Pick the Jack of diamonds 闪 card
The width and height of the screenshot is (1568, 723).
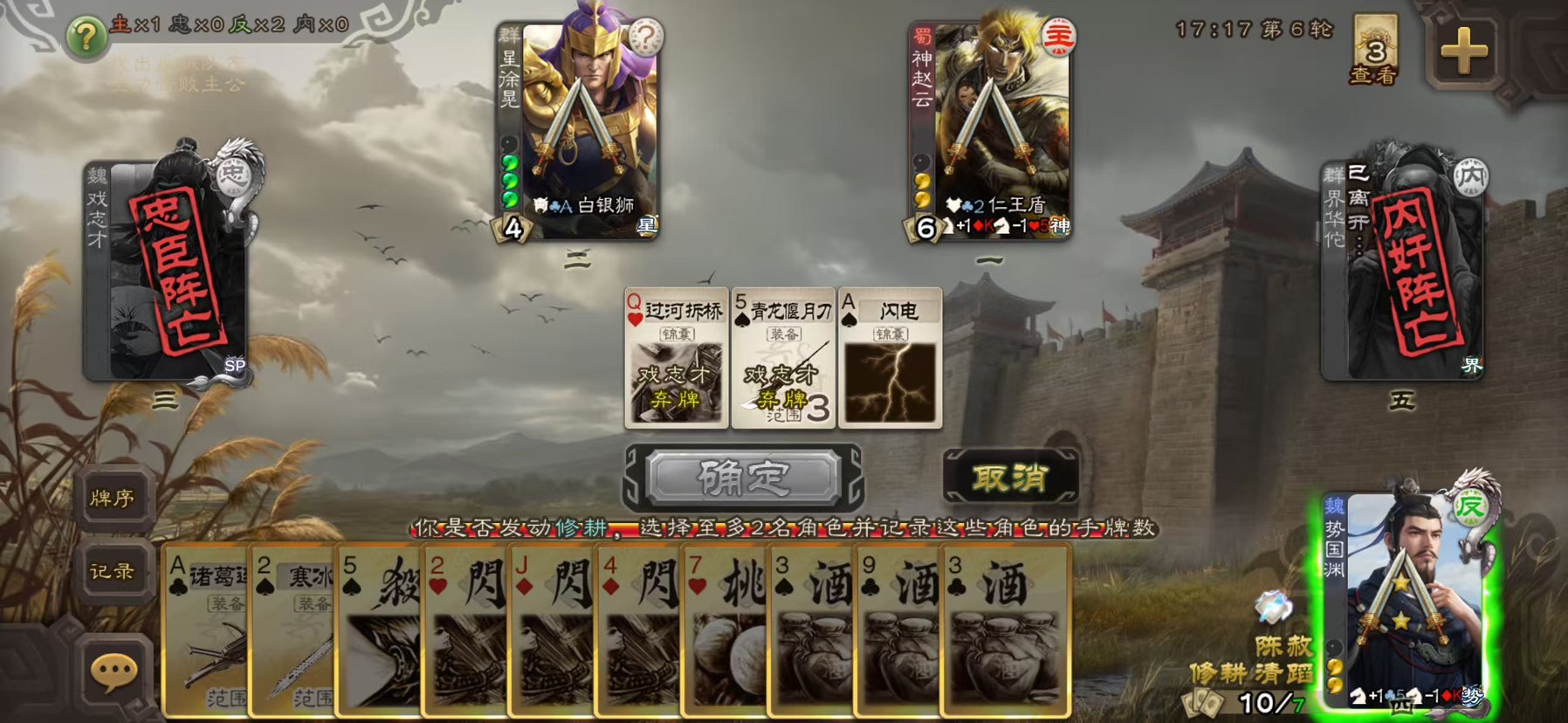550,629
